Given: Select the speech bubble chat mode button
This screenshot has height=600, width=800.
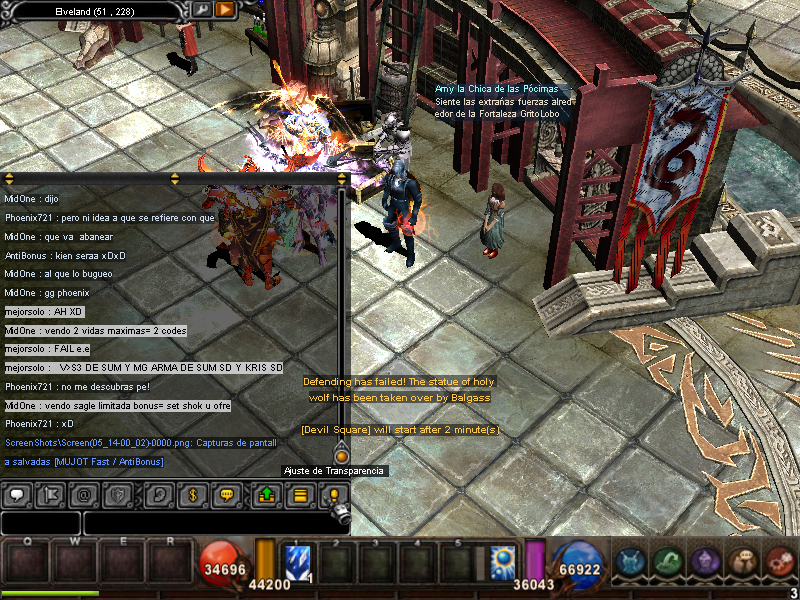Looking at the screenshot, I should pyautogui.click(x=18, y=494).
